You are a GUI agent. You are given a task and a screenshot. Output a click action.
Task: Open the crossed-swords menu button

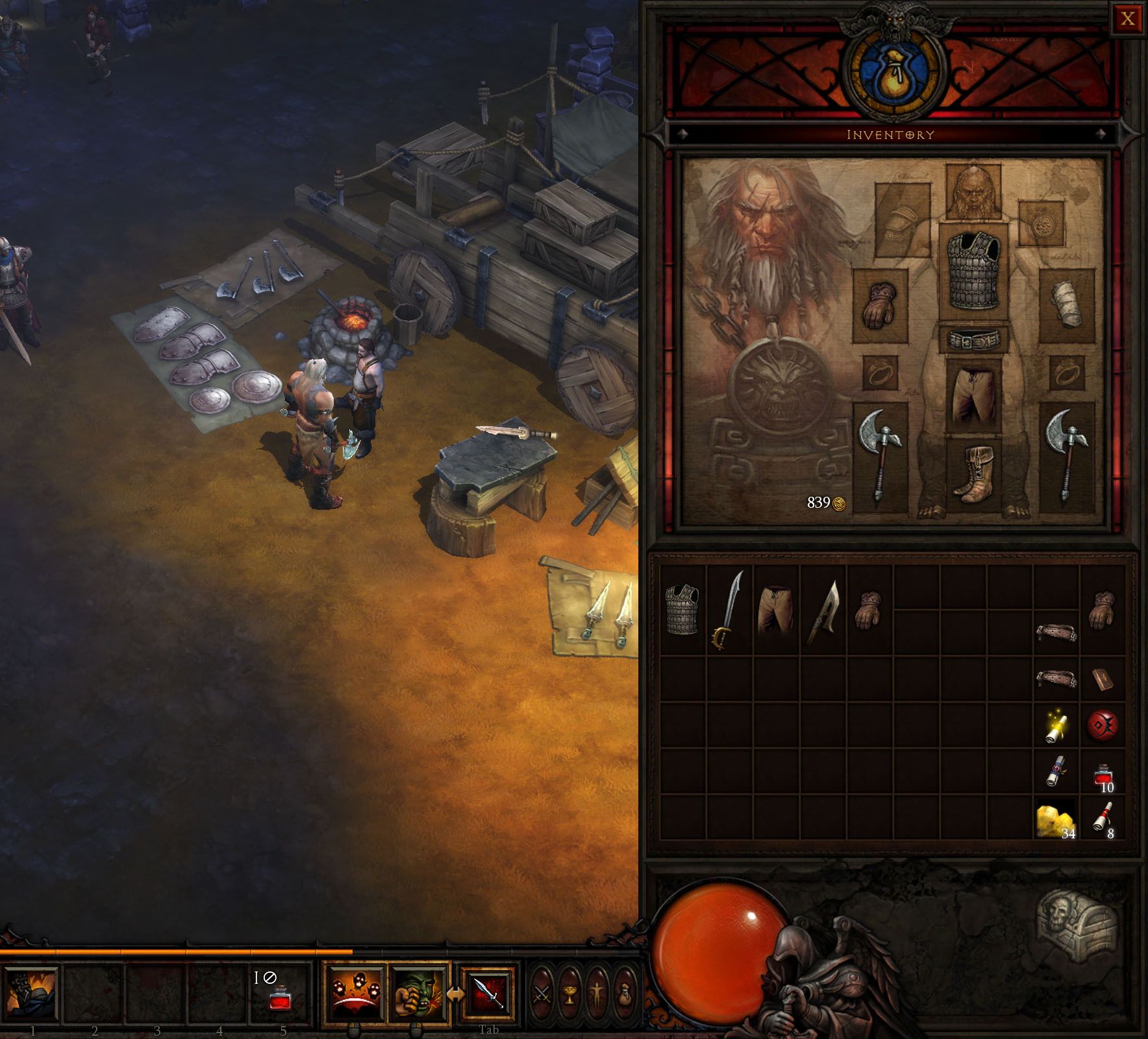point(542,994)
